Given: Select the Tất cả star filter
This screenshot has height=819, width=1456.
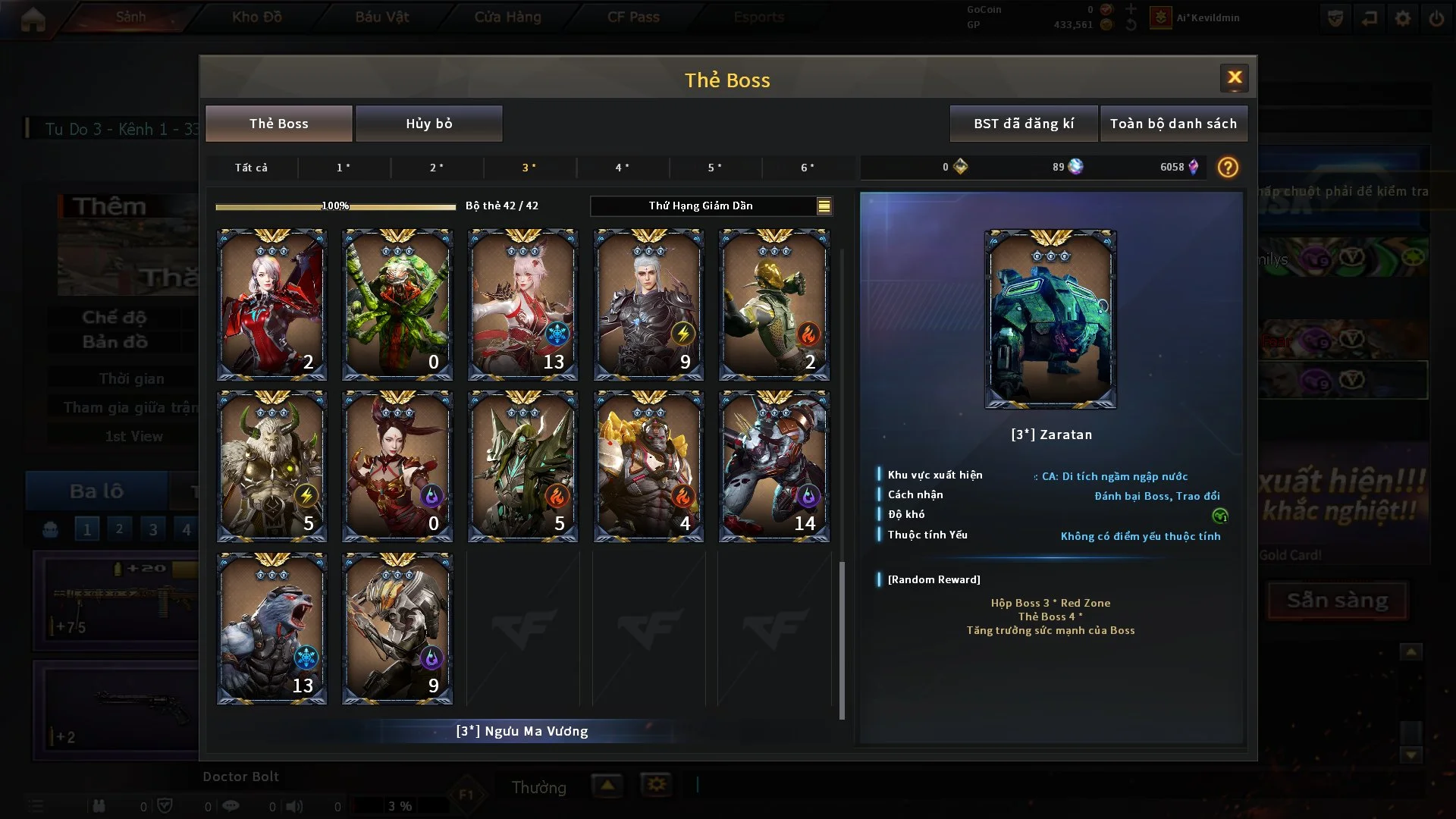Looking at the screenshot, I should point(251,168).
